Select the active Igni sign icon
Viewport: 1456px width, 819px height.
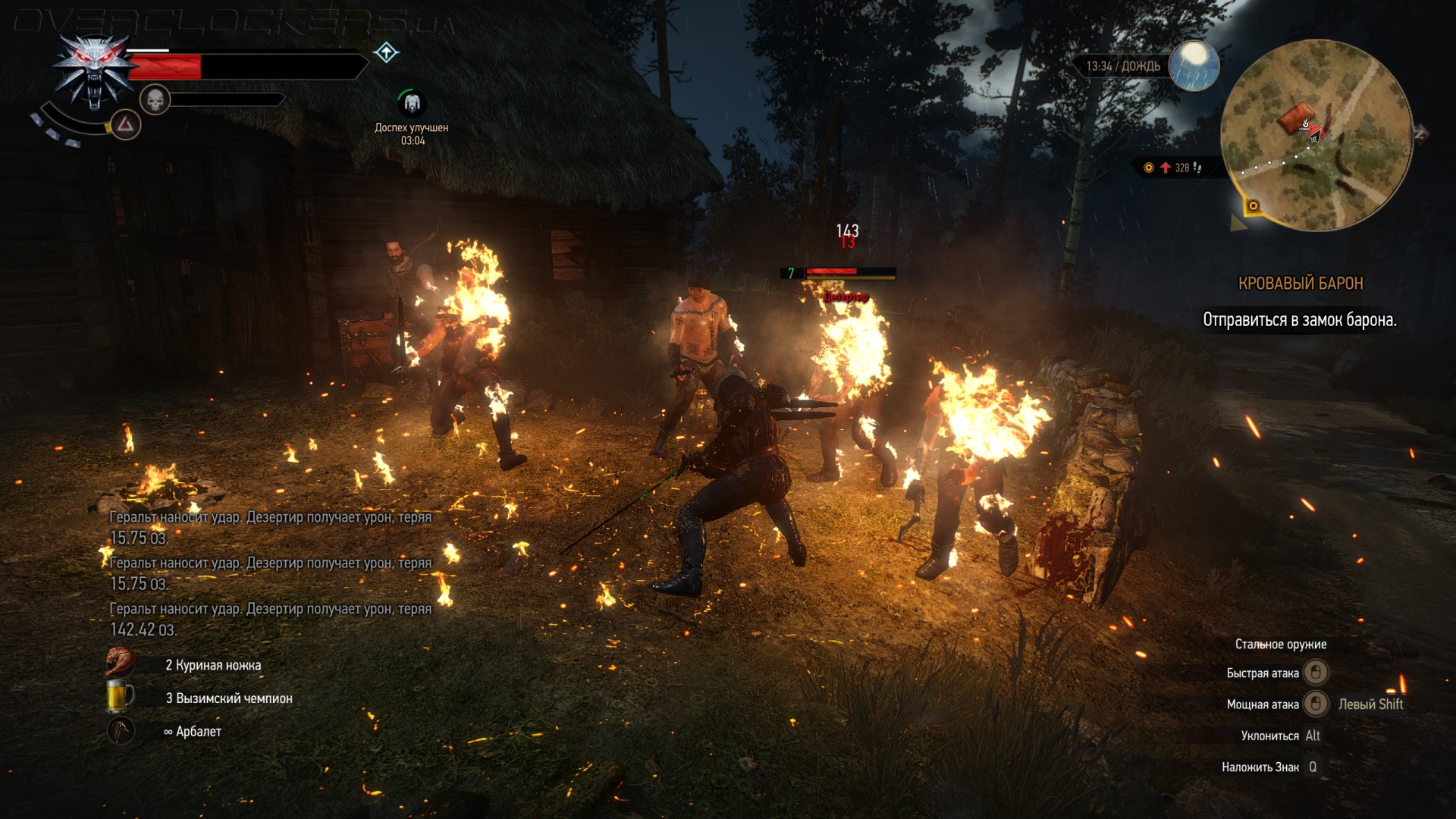coord(125,124)
